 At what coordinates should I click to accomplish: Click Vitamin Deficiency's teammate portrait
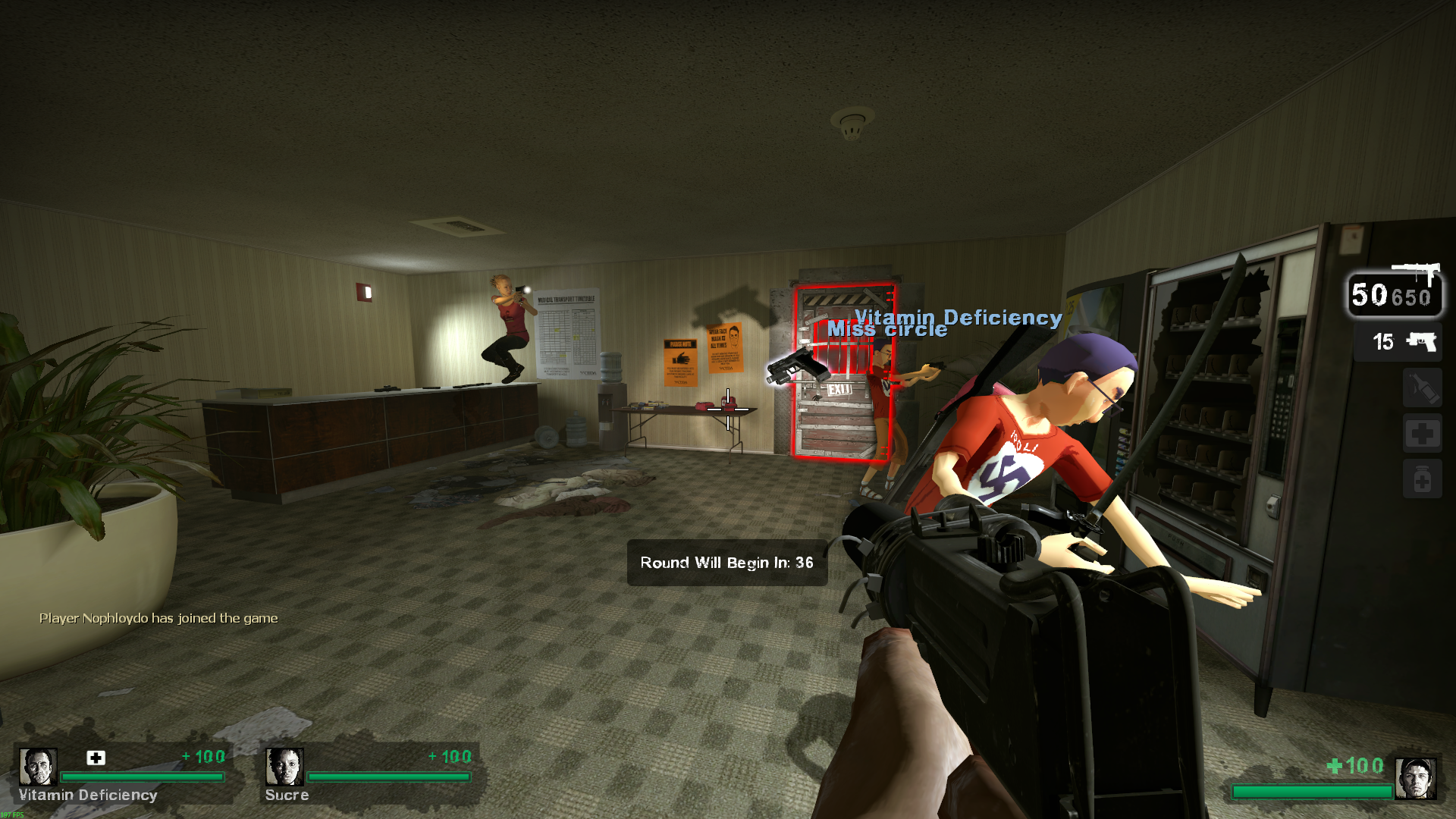click(x=37, y=767)
